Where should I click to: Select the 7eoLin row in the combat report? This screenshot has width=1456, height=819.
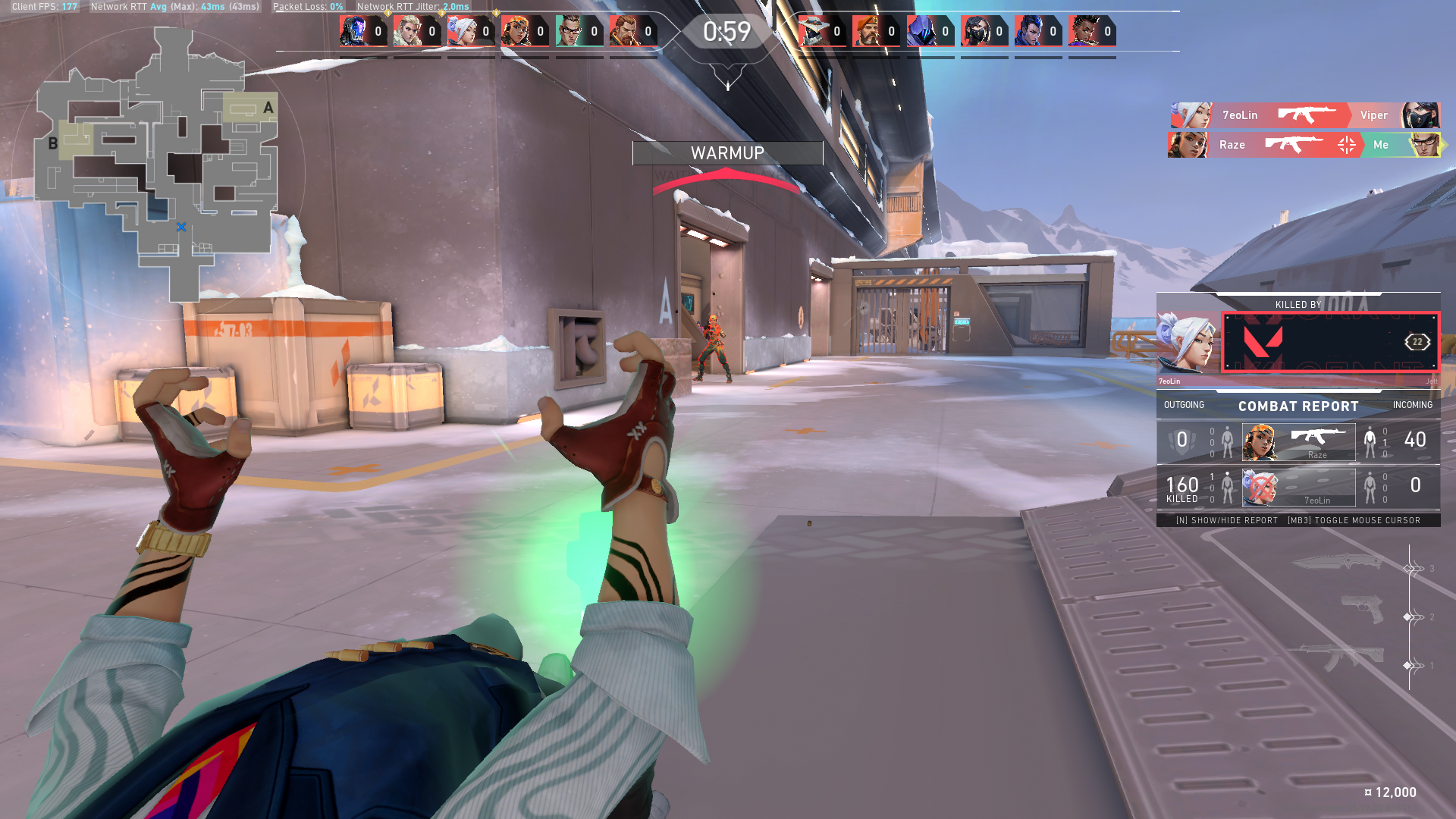click(x=1298, y=488)
